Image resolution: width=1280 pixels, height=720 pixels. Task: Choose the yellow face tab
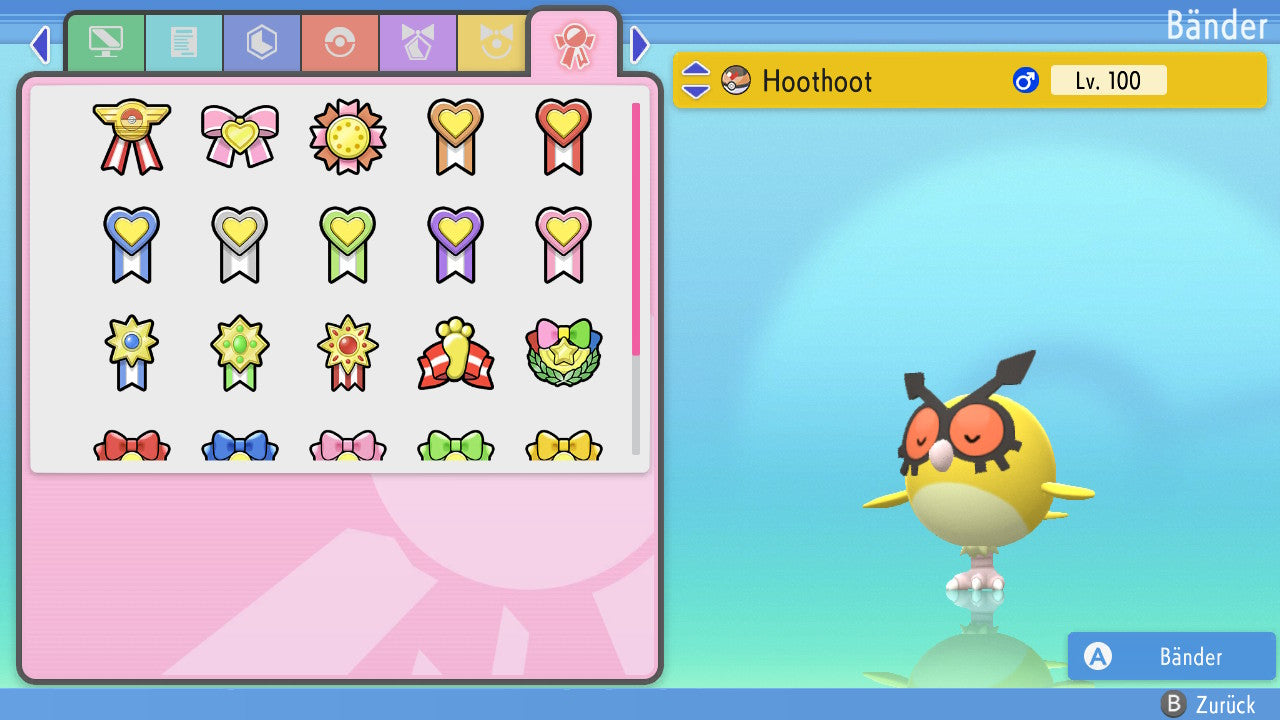pos(494,44)
